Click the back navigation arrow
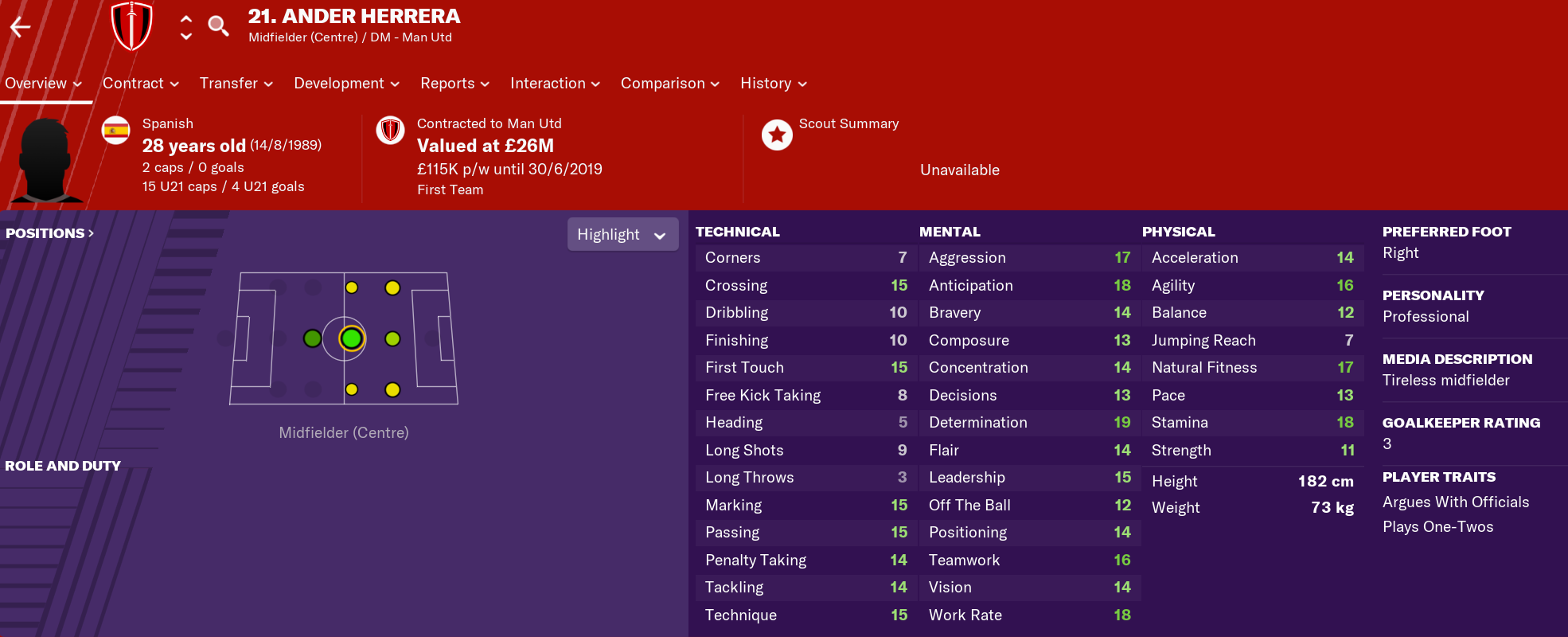The width and height of the screenshot is (1568, 637). [x=19, y=26]
